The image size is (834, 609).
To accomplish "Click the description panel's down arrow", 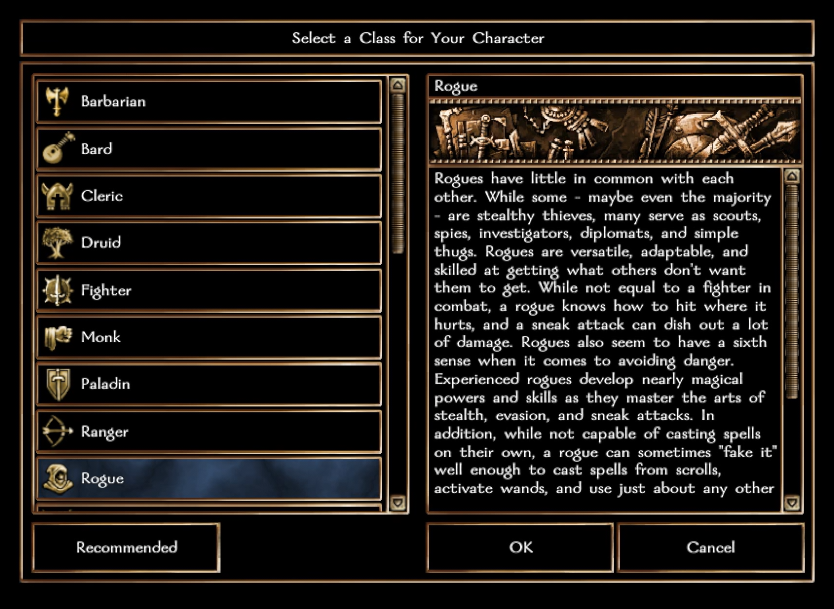I will (792, 503).
